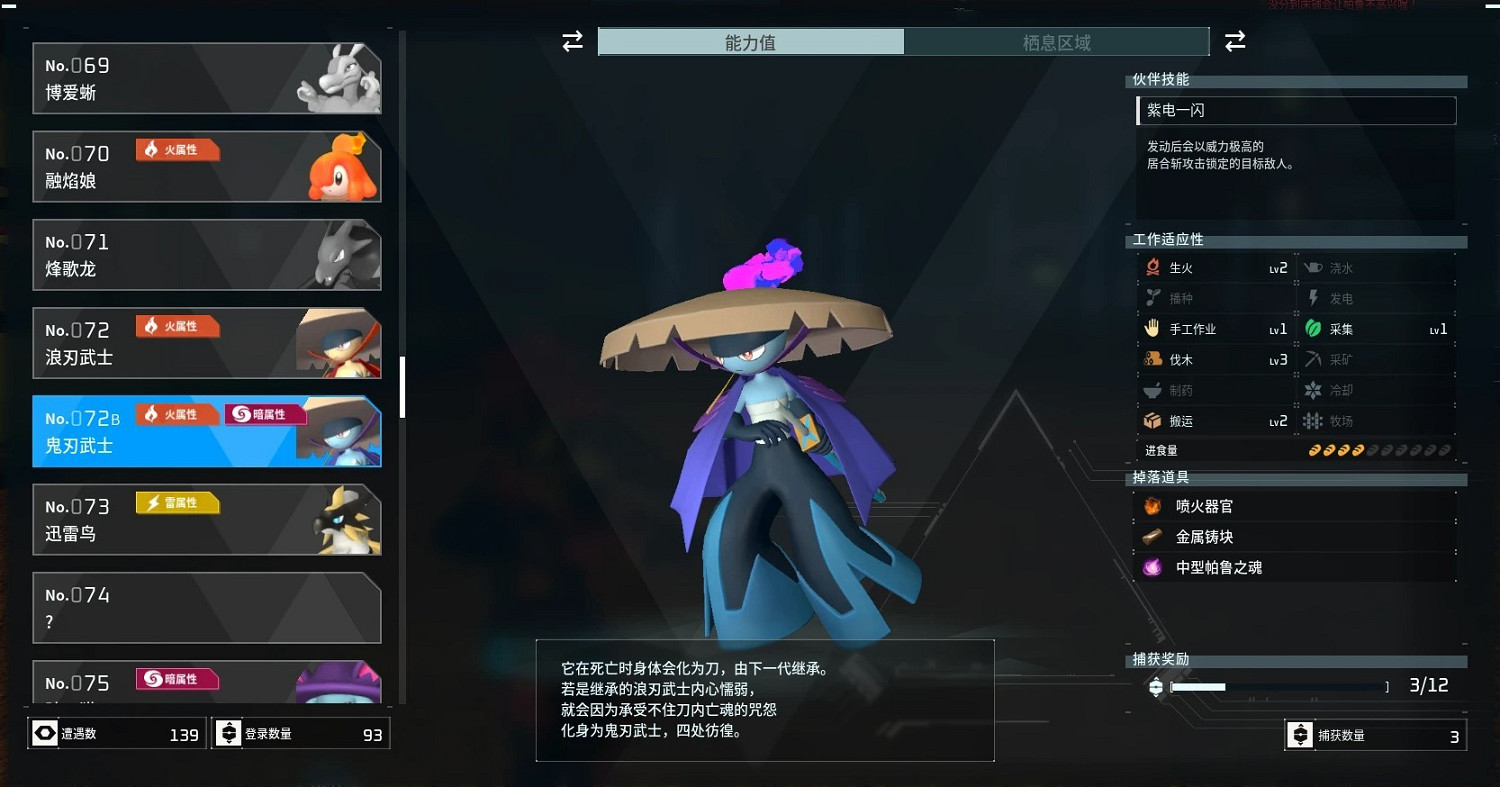
Task: Select the 搬运 (transporting) Lv2 icon
Action: pyautogui.click(x=1154, y=421)
